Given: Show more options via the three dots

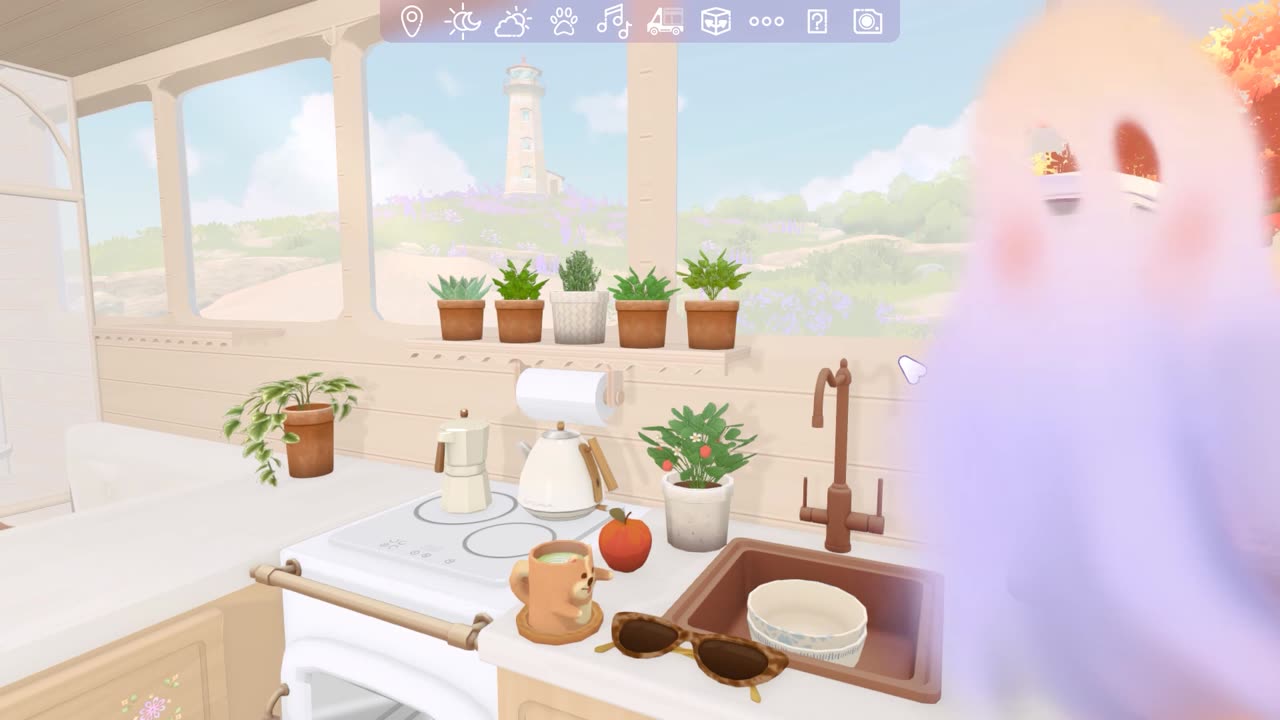Looking at the screenshot, I should (766, 21).
